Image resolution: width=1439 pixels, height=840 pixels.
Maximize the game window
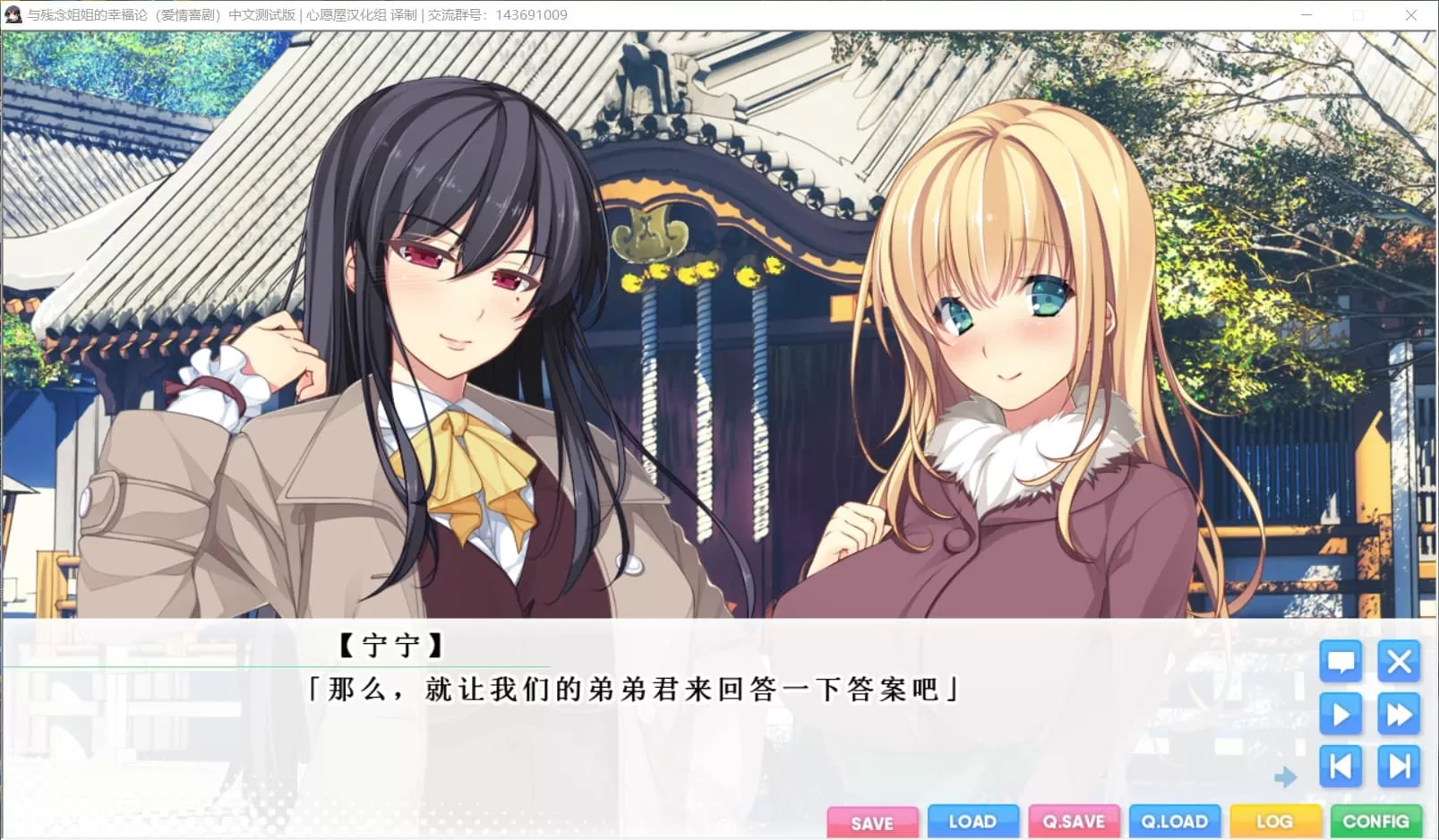tap(1357, 14)
